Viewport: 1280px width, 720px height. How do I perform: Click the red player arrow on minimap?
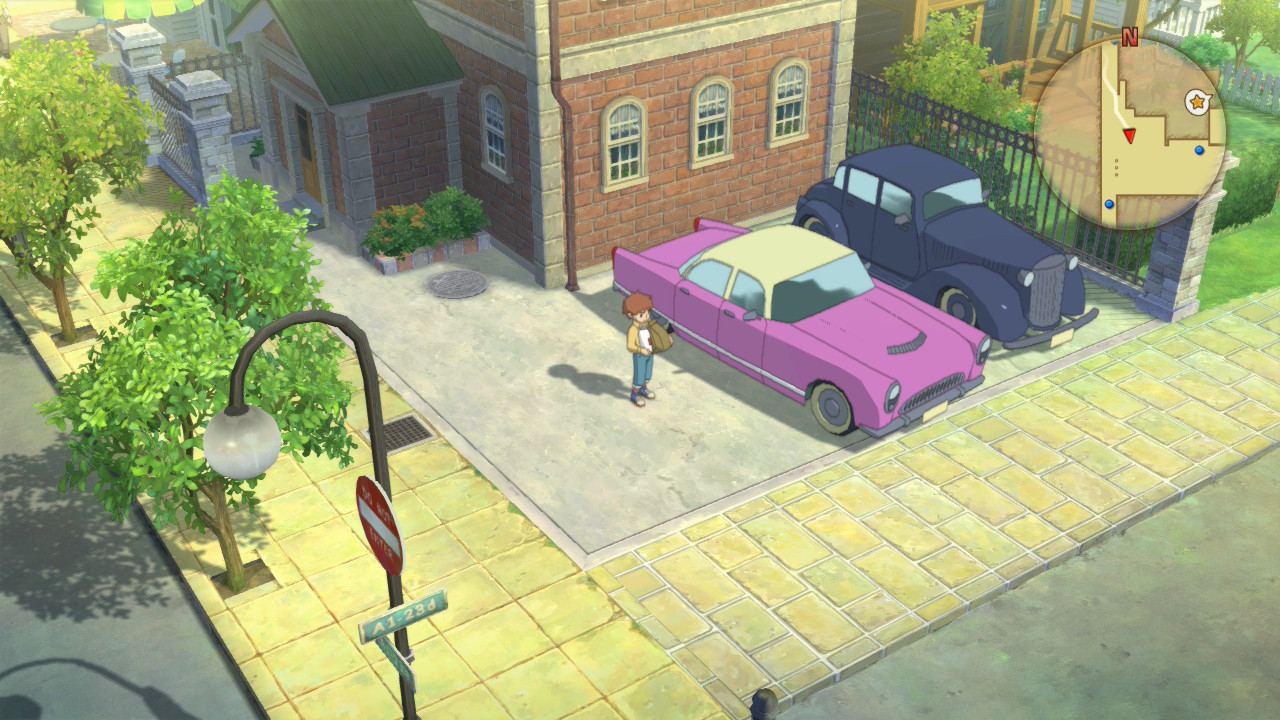pos(1129,136)
